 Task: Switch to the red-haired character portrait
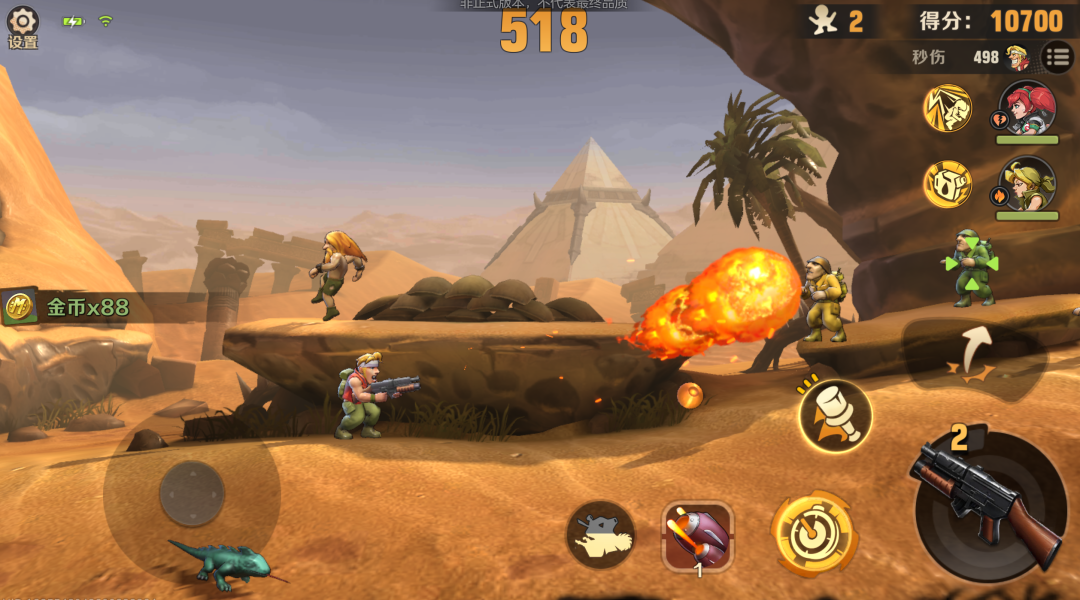click(1026, 108)
